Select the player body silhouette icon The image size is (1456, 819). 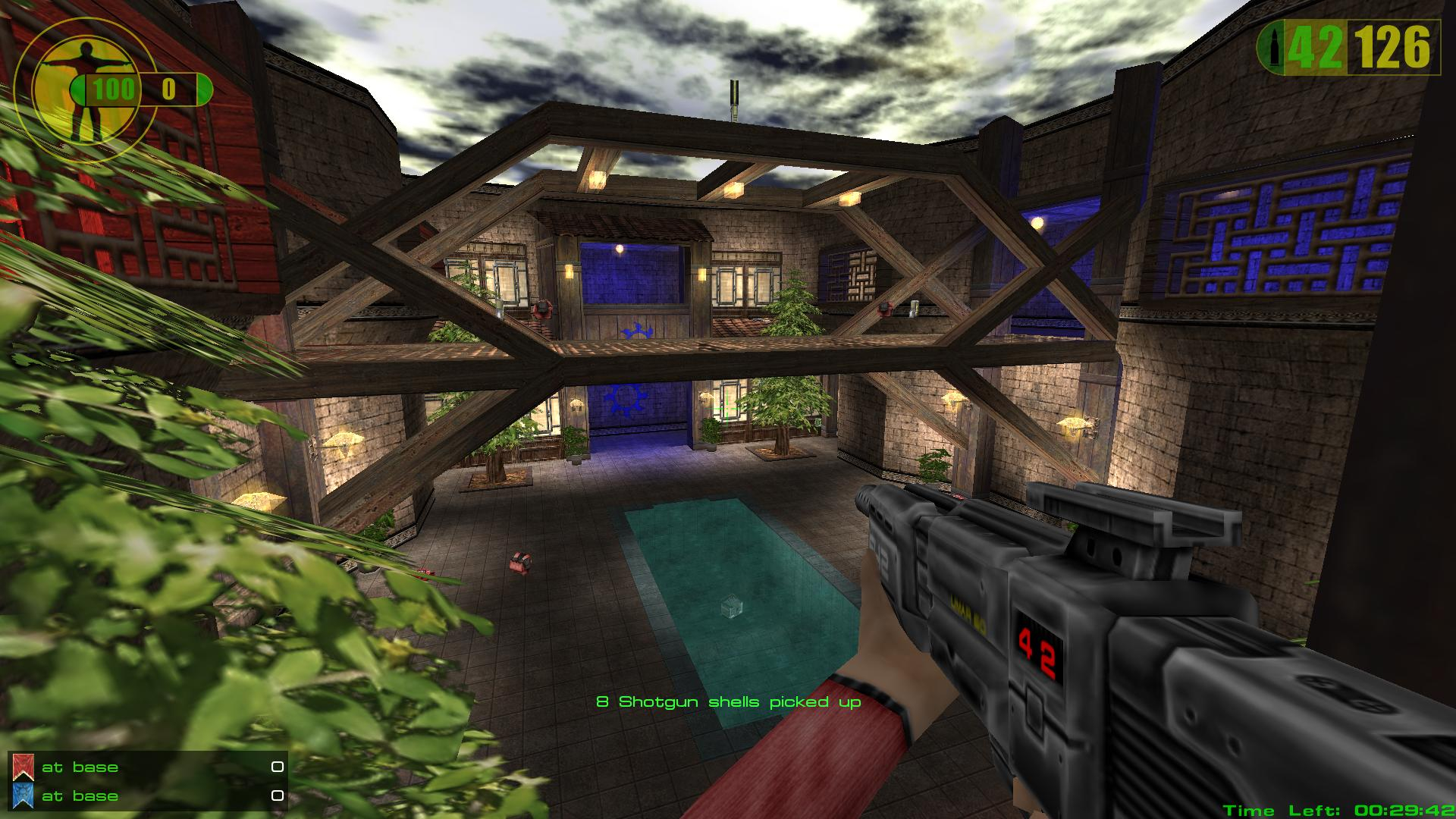(89, 89)
